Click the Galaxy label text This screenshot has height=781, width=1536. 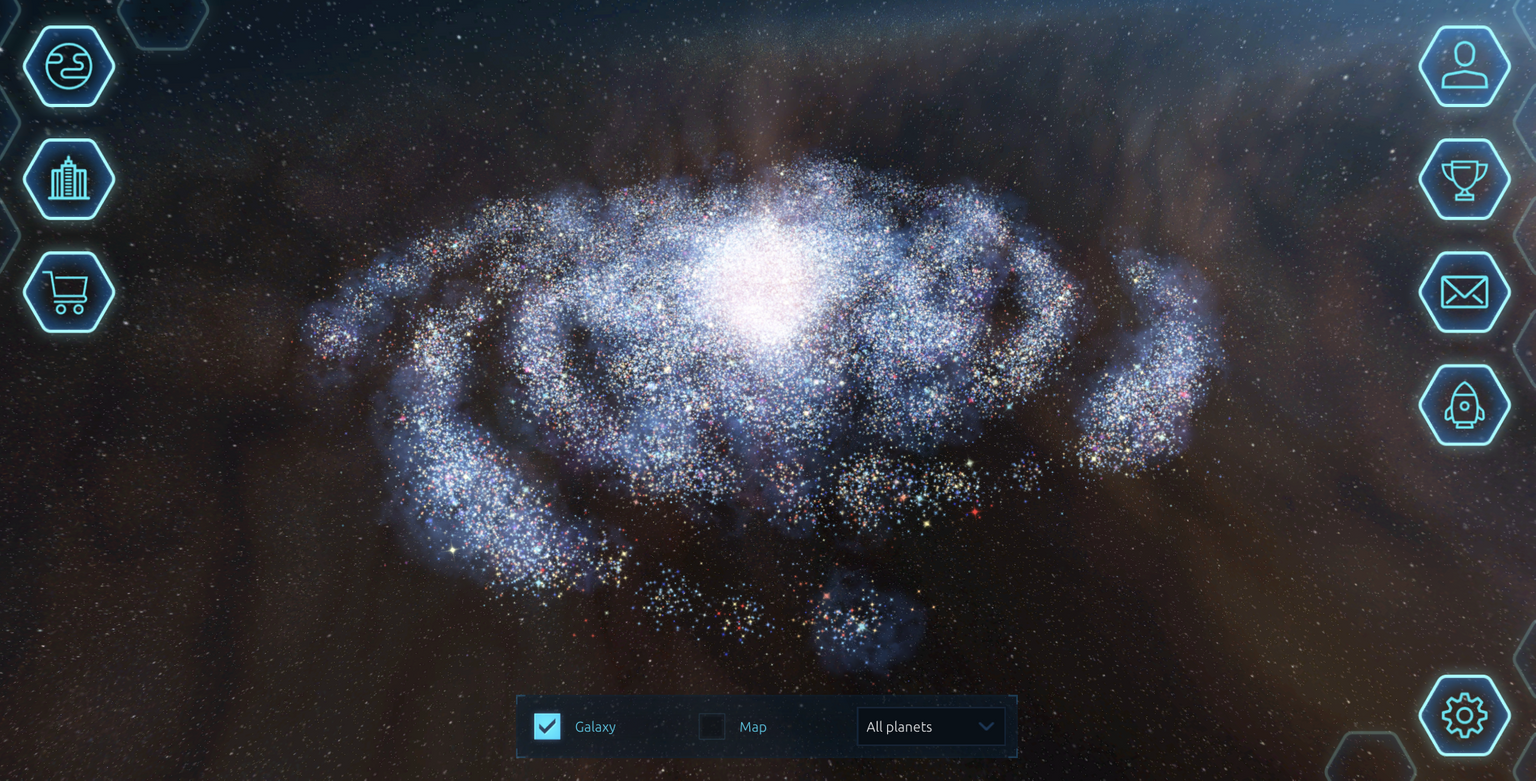pos(595,727)
